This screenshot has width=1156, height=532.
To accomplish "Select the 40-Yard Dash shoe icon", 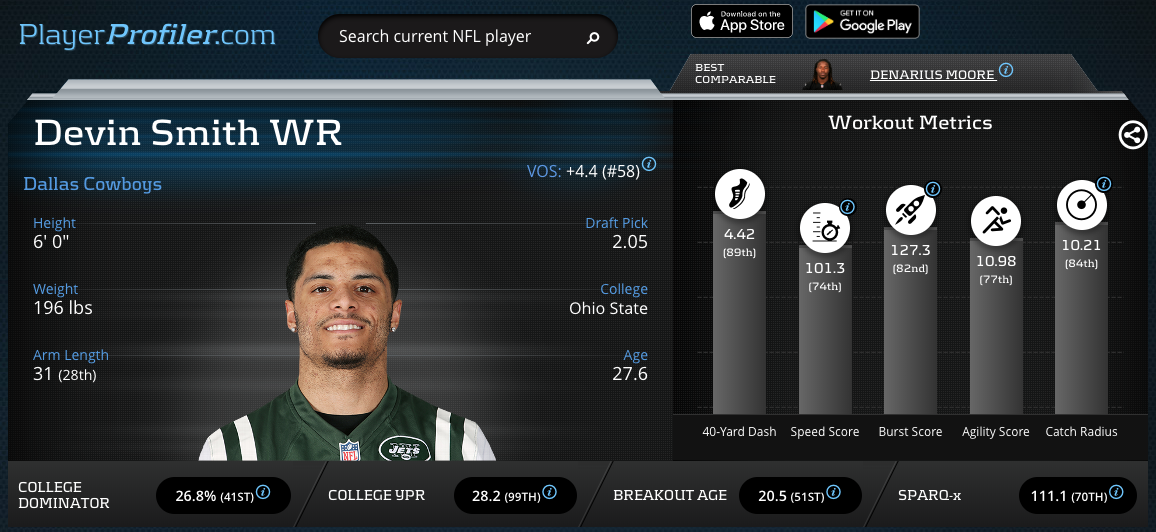I will pyautogui.click(x=740, y=194).
